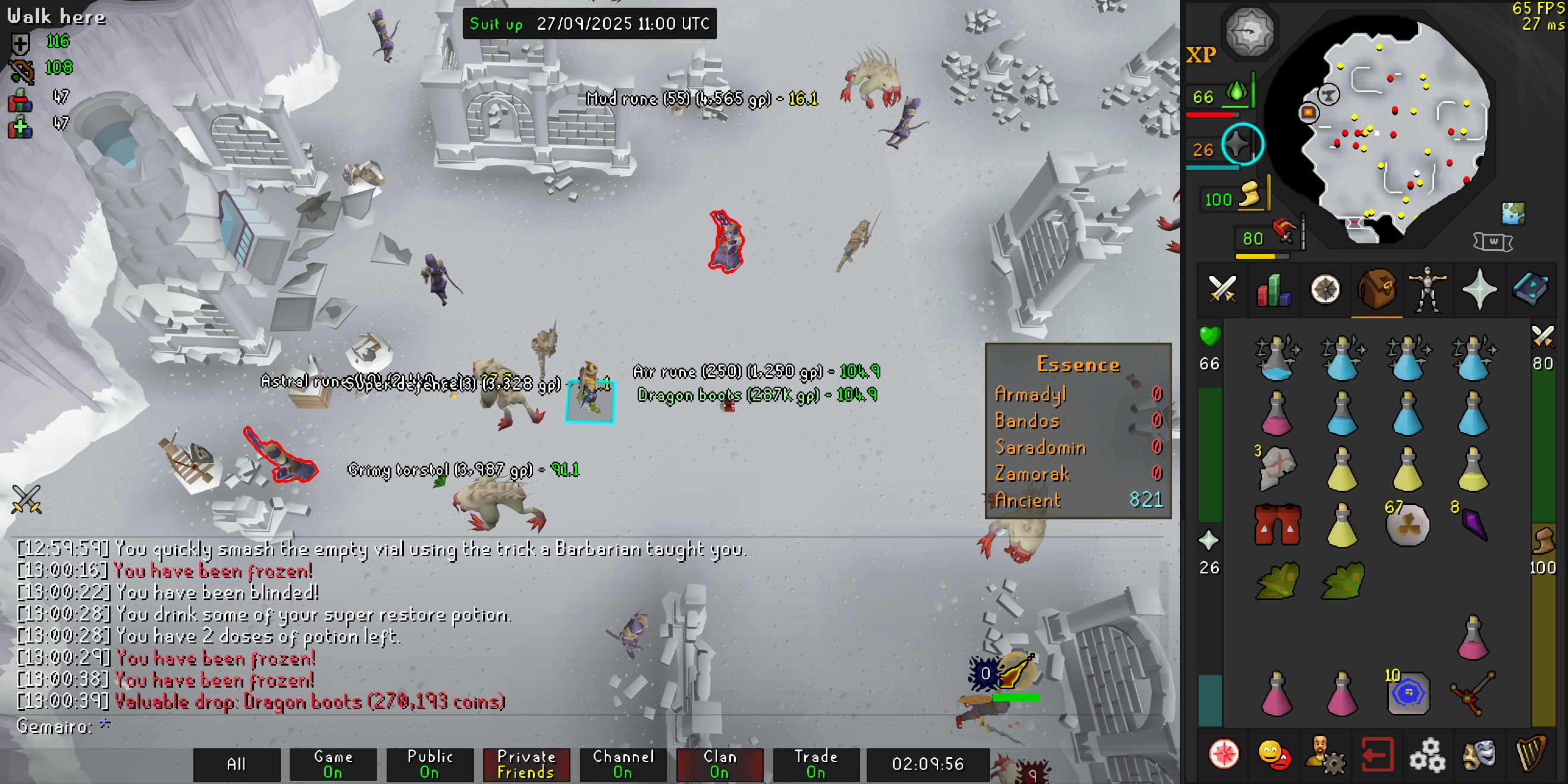Toggle run with the boot energy orb
The image size is (1568, 784).
(x=1249, y=197)
